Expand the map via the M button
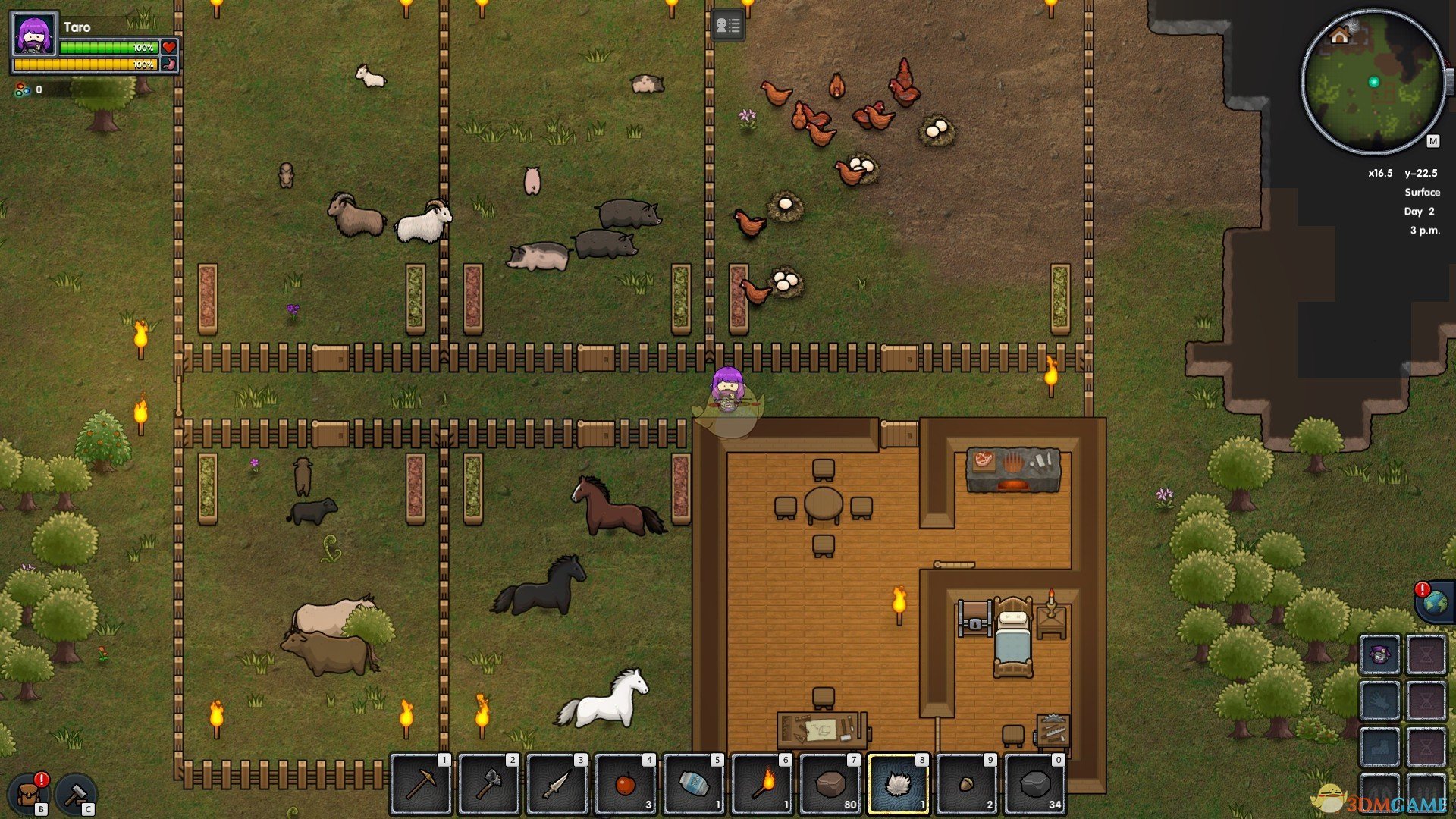This screenshot has width=1456, height=819. [x=1432, y=141]
